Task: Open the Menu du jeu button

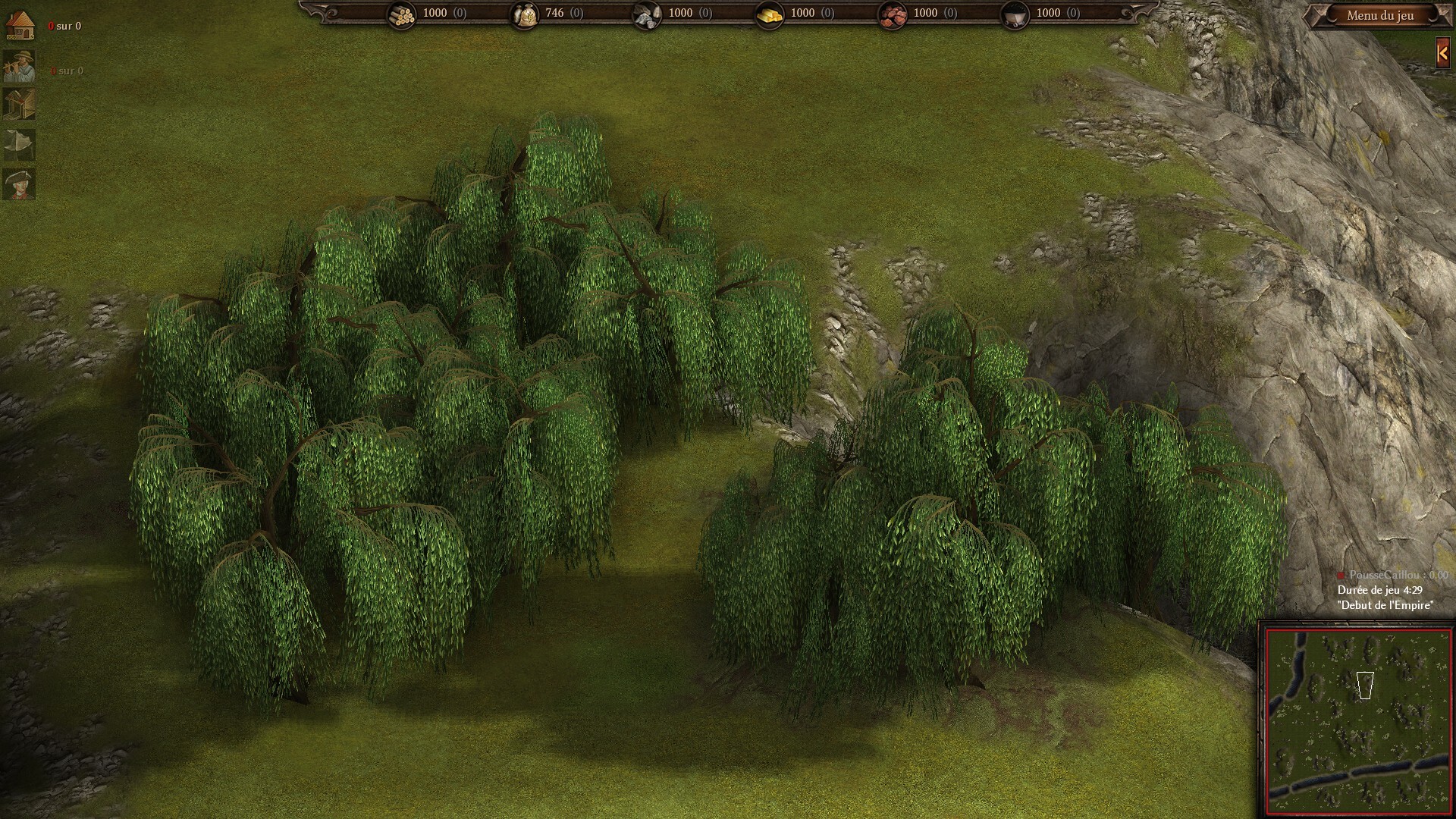Action: click(x=1379, y=15)
